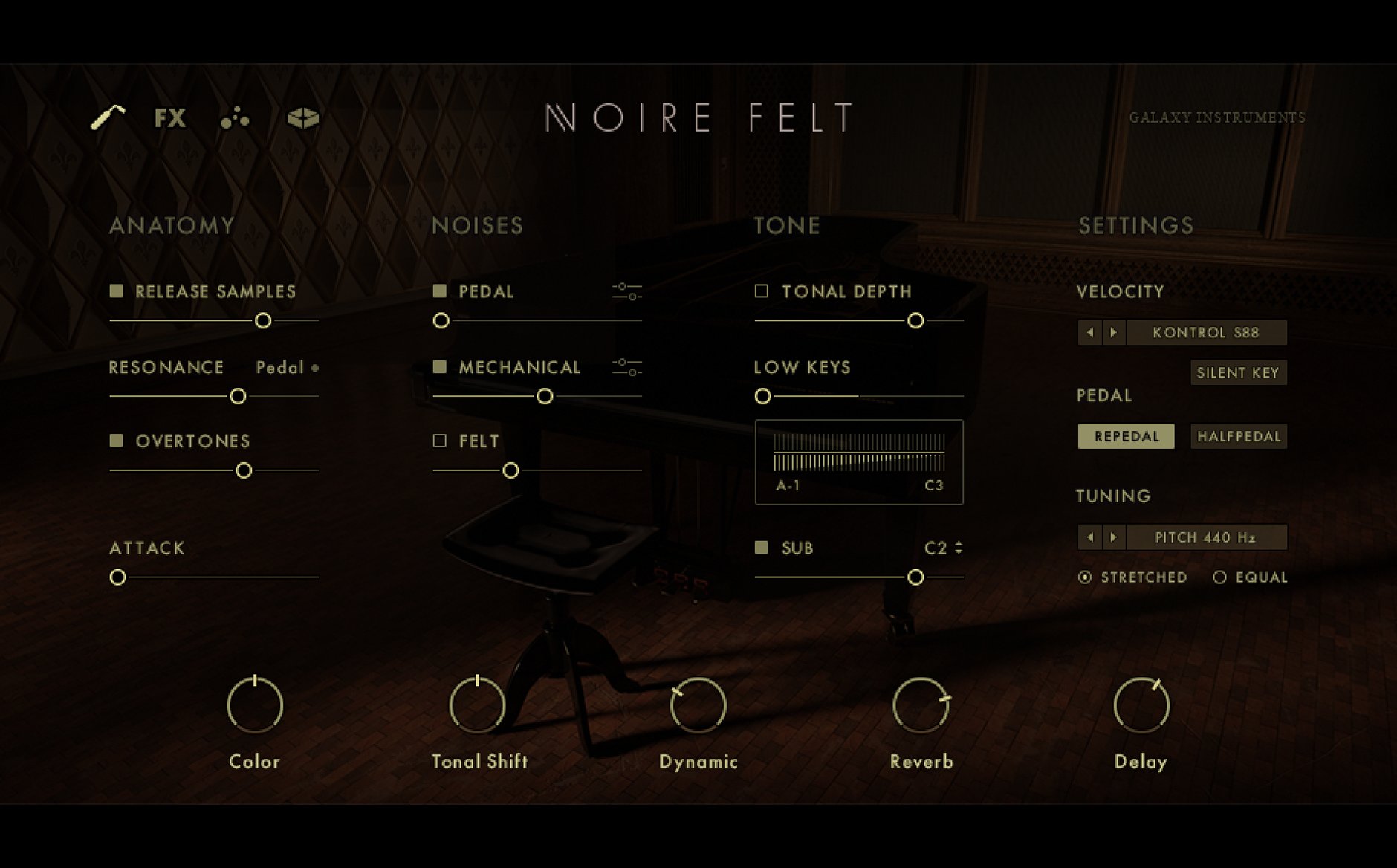Viewport: 1397px width, 868px height.
Task: Select the Repedal pedal mode
Action: coord(1126,436)
